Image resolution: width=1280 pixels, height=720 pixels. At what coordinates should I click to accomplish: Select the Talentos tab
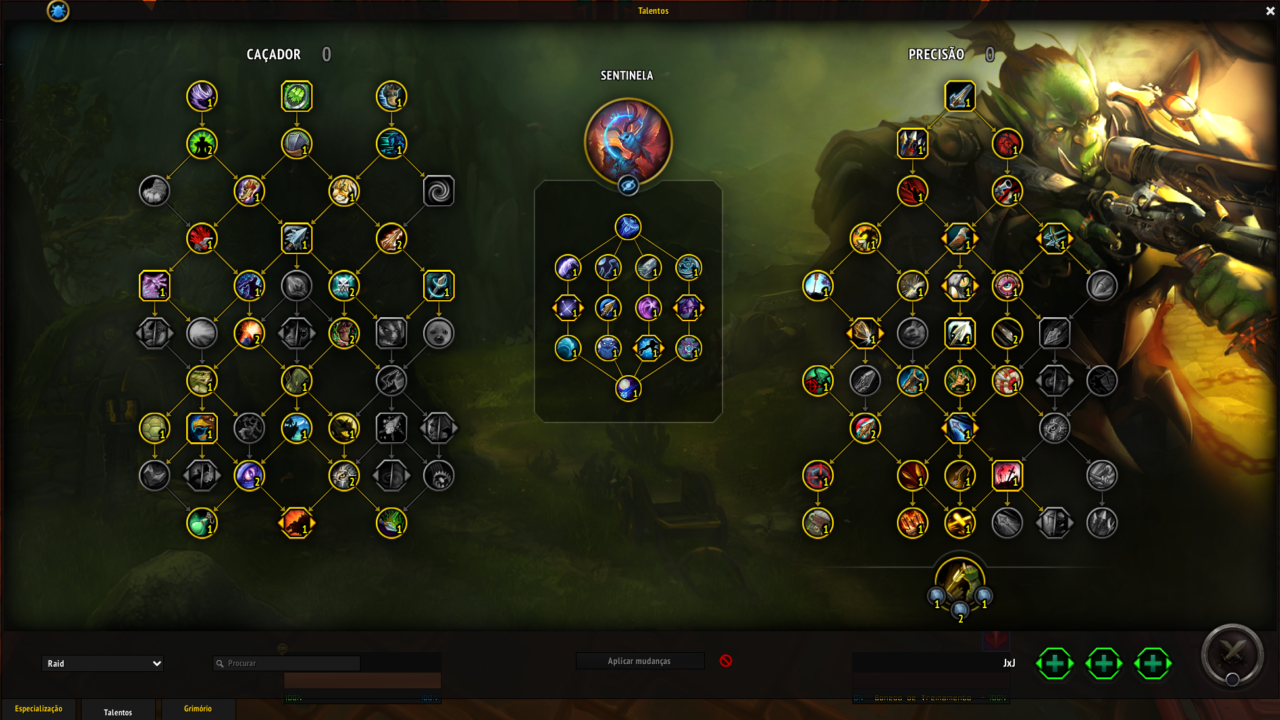point(118,711)
